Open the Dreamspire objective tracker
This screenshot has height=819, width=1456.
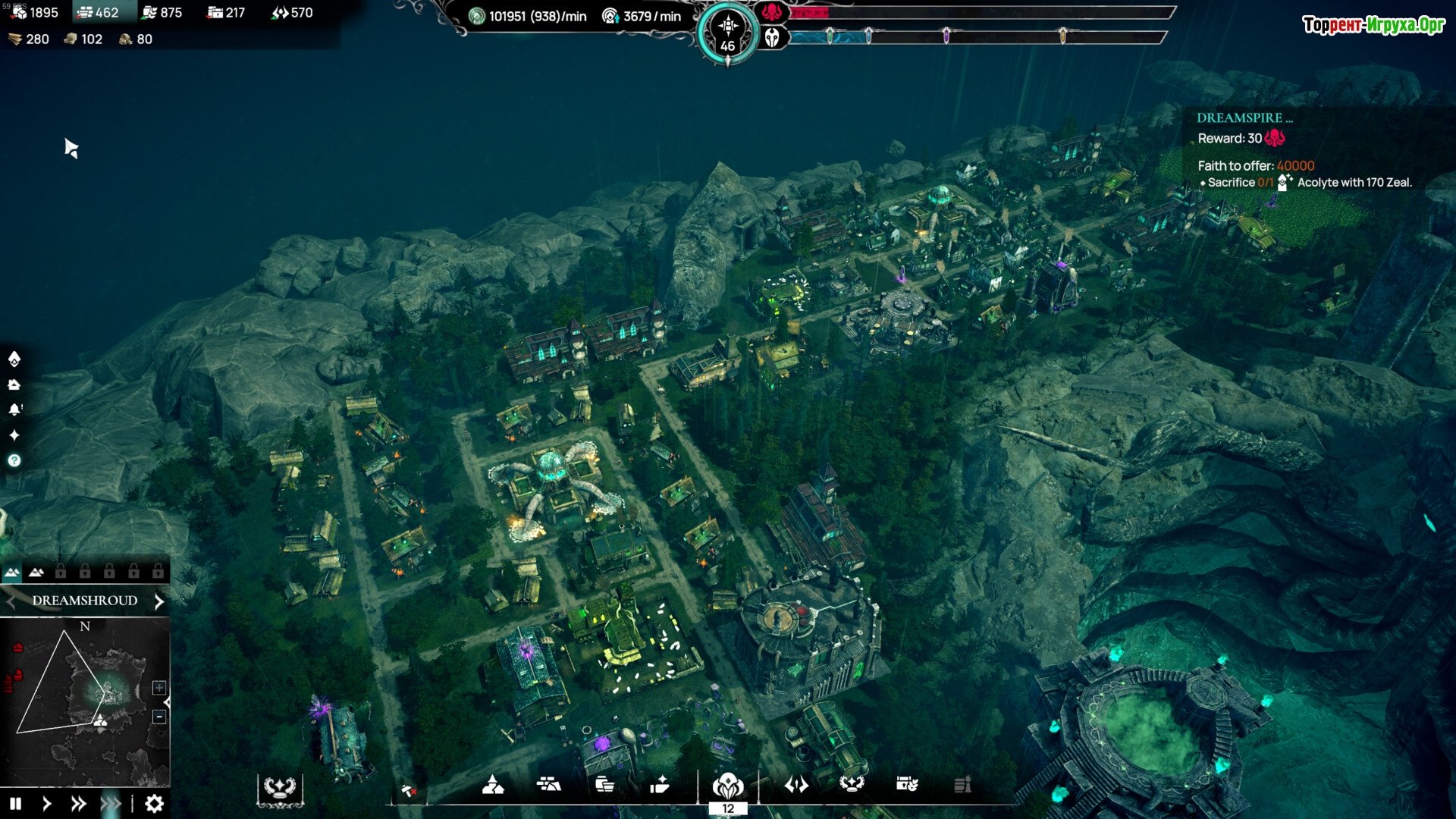coord(1244,118)
